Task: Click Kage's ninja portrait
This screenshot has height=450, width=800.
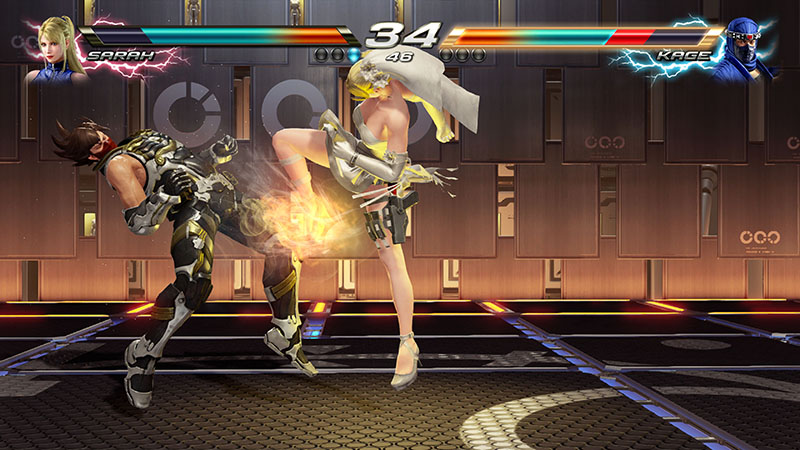Action: tap(748, 45)
